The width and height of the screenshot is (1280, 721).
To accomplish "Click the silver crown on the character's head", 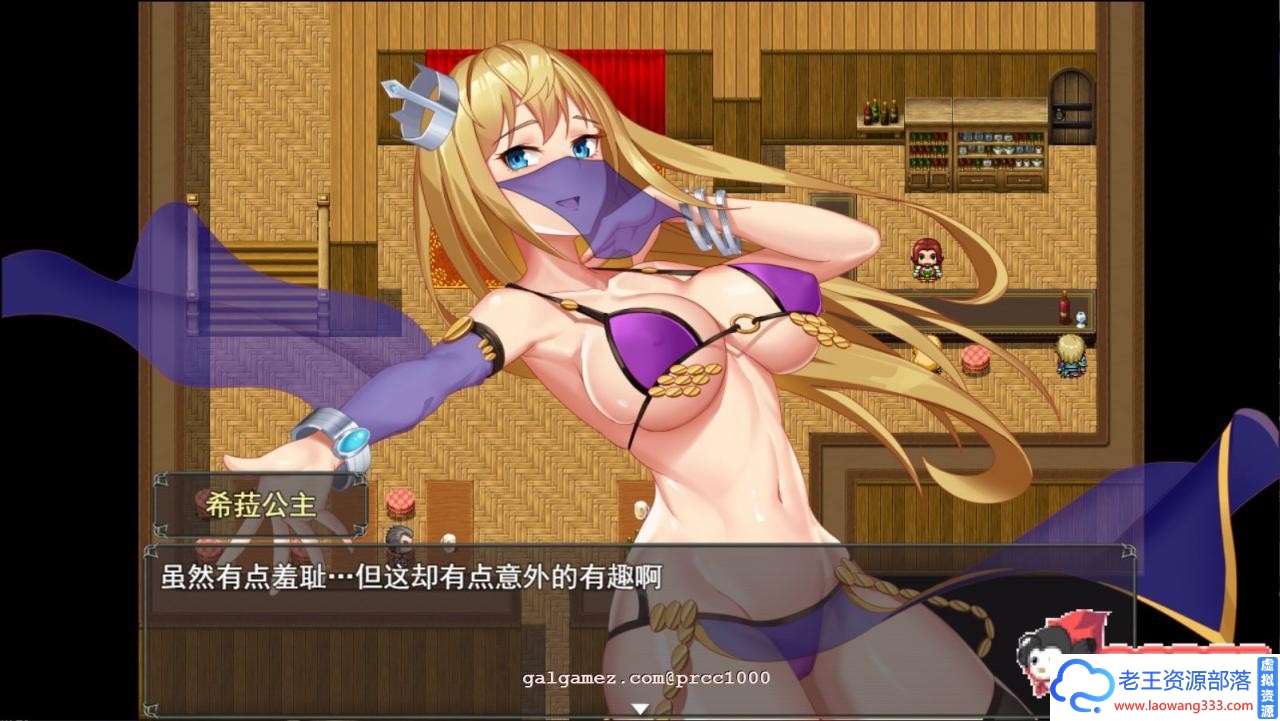I will point(426,105).
